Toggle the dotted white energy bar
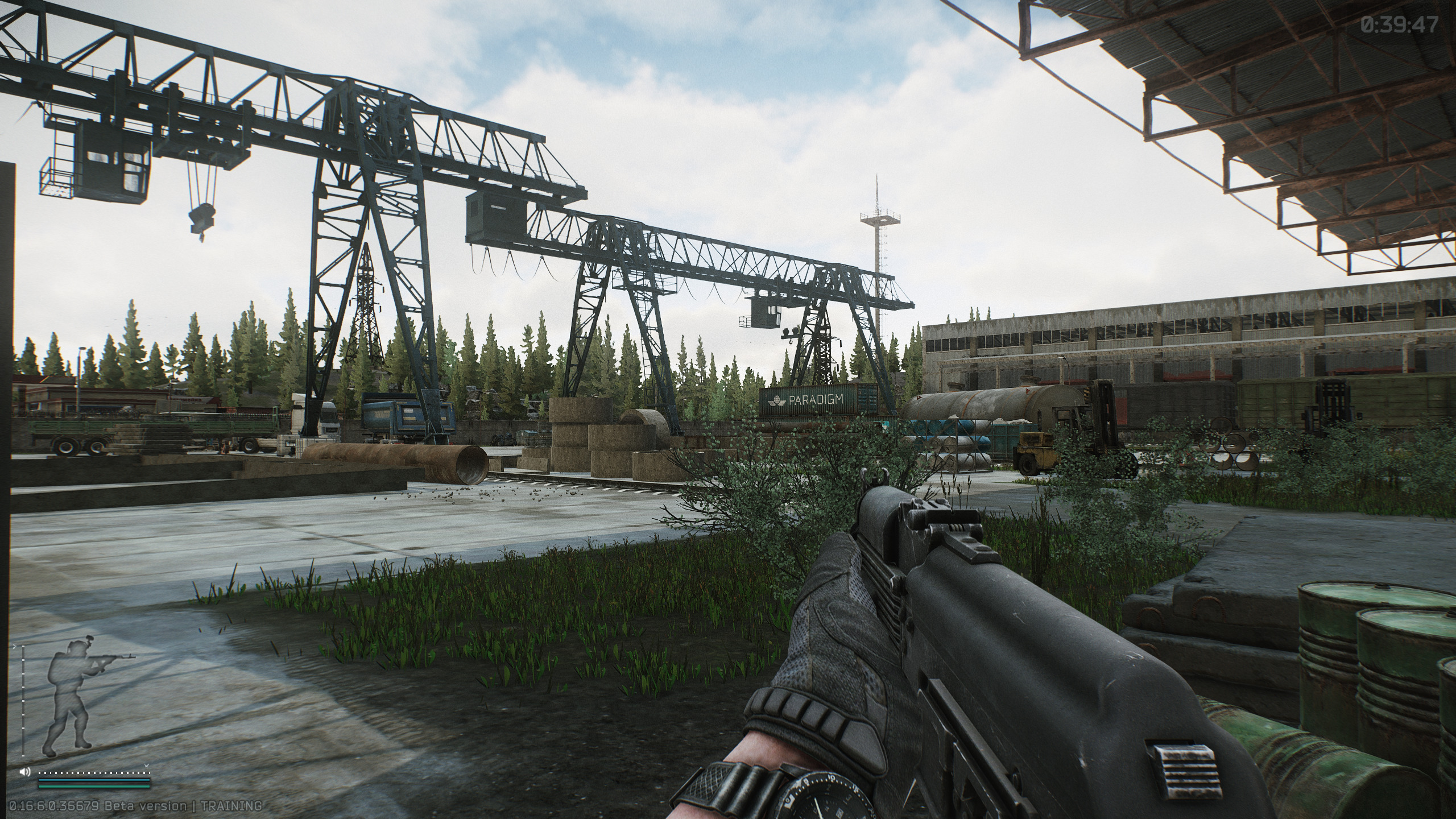 [x=95, y=773]
